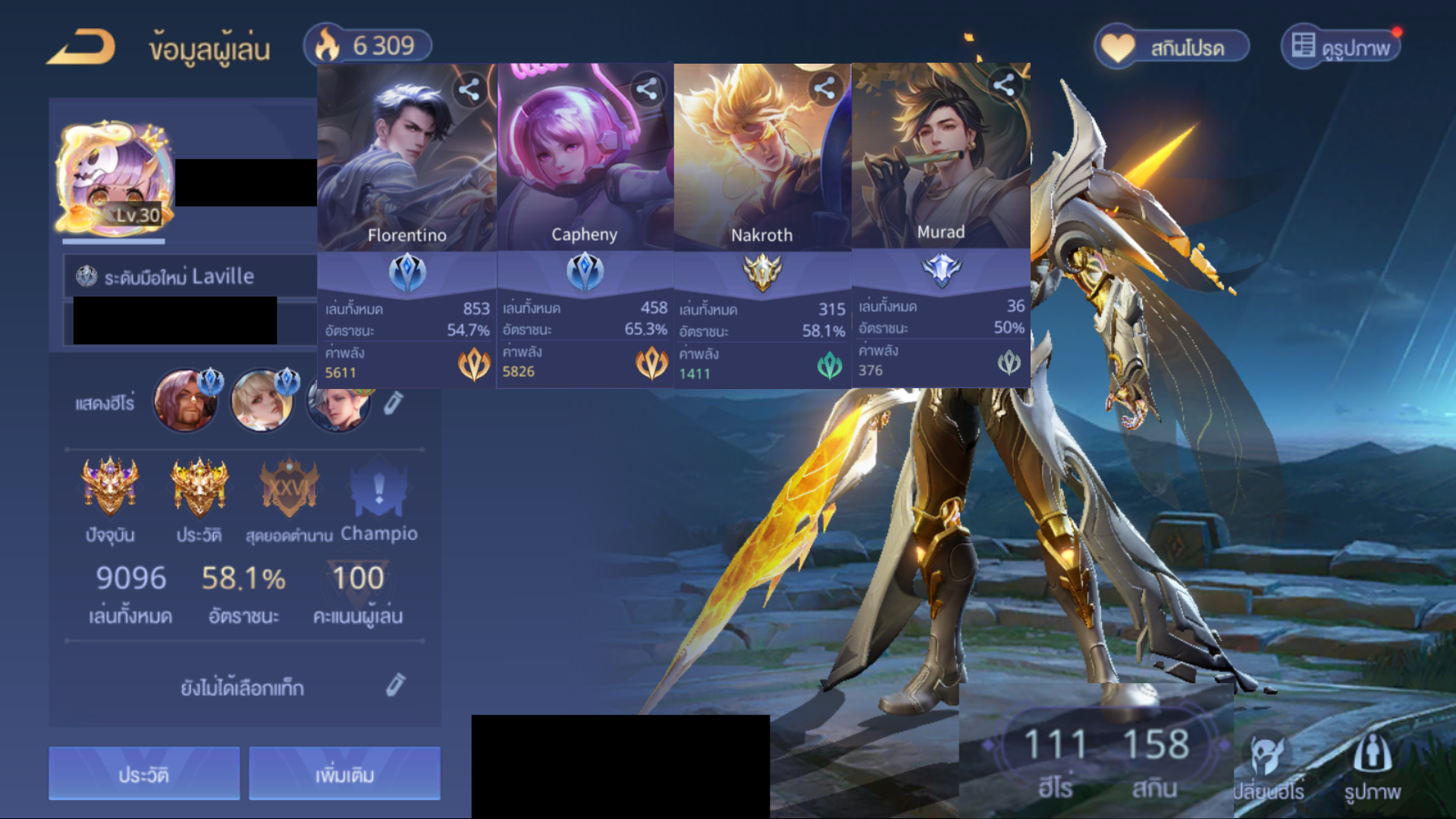Image resolution: width=1456 pixels, height=819 pixels.
Task: Share the Nakroth hero card
Action: pyautogui.click(x=824, y=89)
